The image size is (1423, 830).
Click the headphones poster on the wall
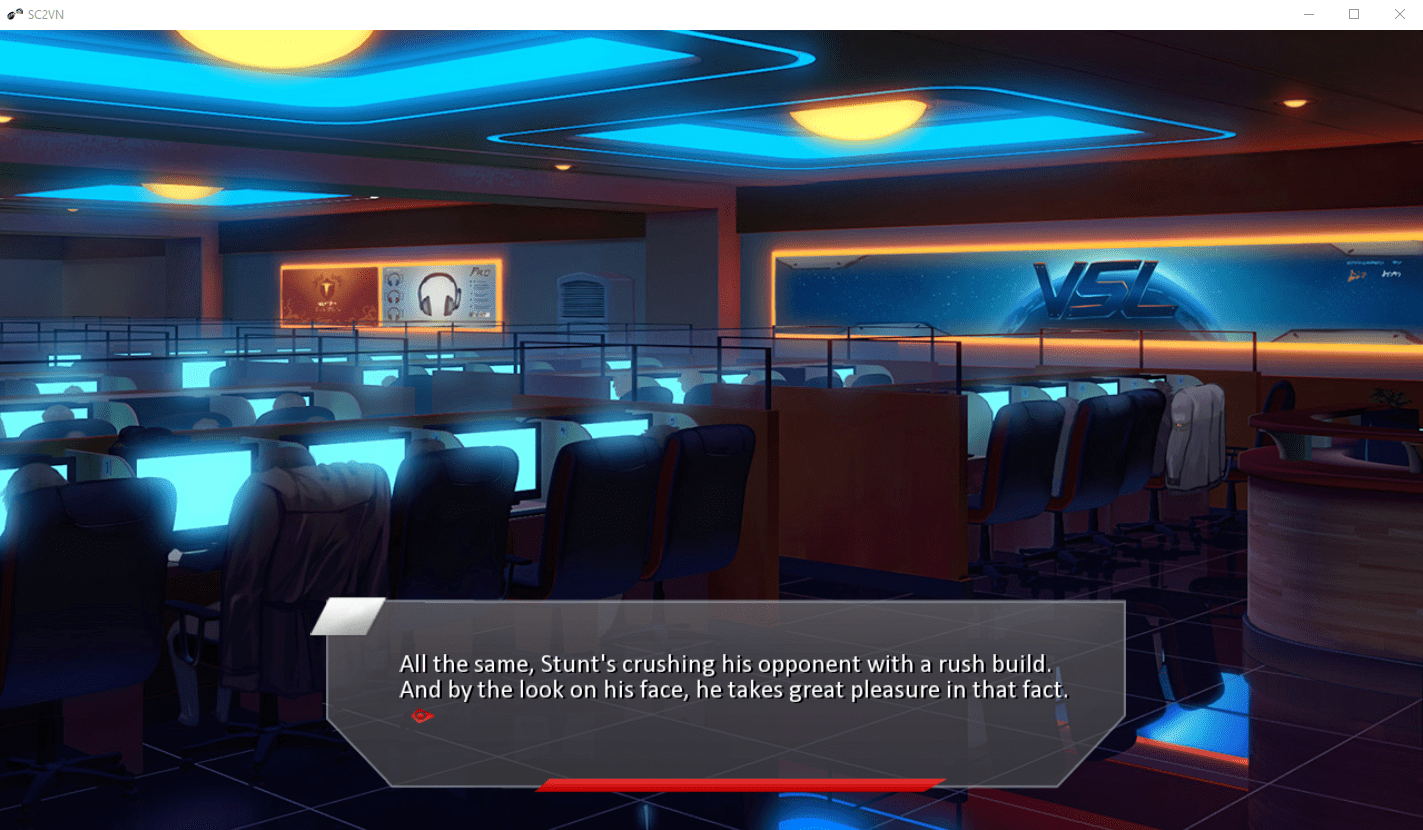(437, 294)
